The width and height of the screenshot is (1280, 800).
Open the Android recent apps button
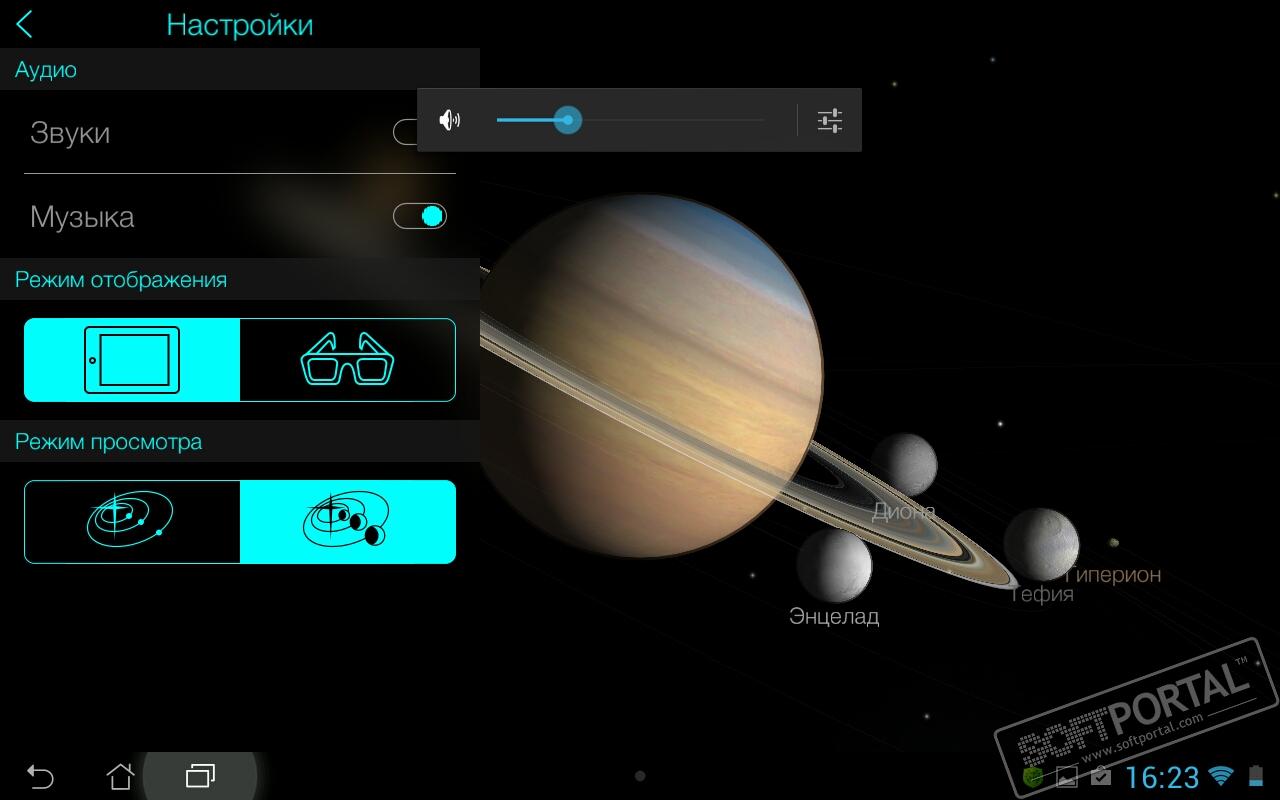(201, 776)
